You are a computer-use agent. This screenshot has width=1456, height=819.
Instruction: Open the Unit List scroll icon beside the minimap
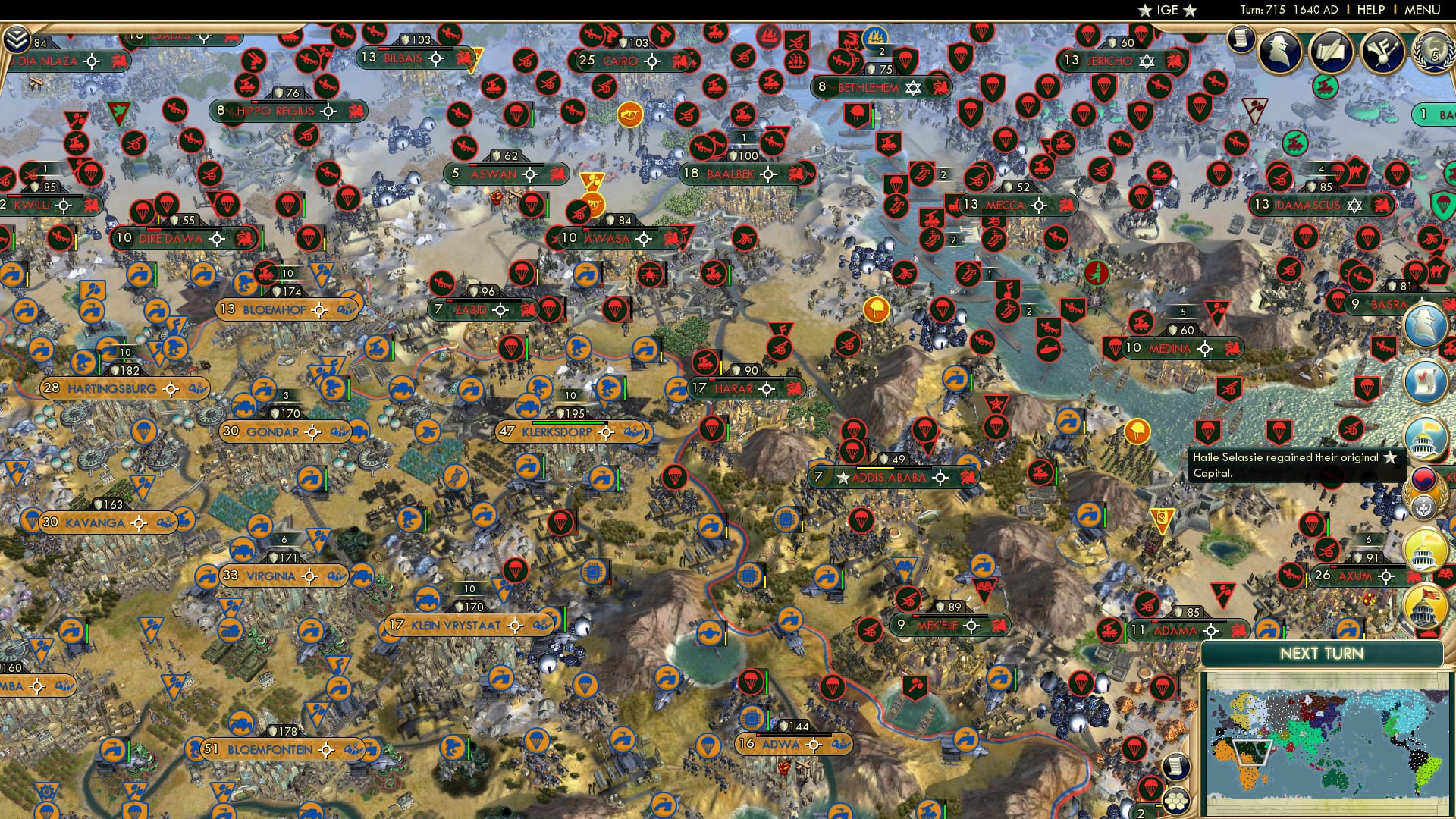coord(1175,767)
